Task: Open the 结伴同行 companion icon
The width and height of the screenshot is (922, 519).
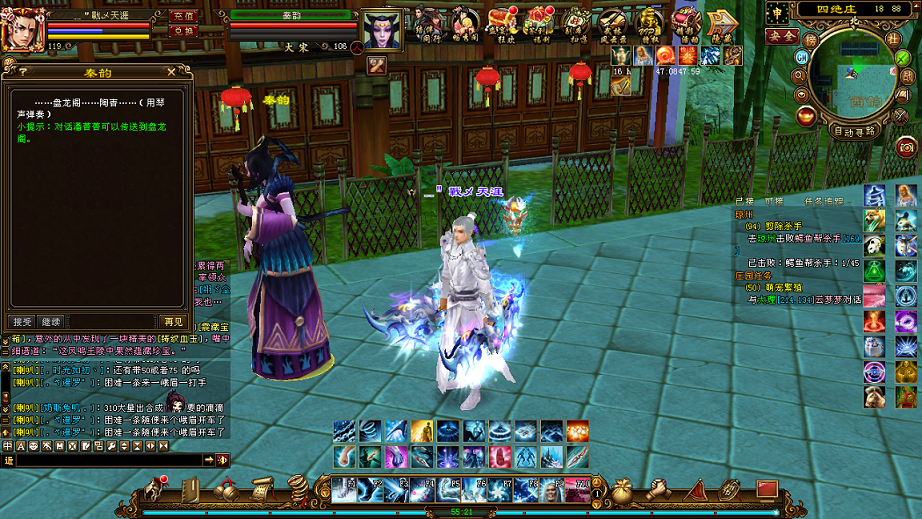Action: point(430,23)
